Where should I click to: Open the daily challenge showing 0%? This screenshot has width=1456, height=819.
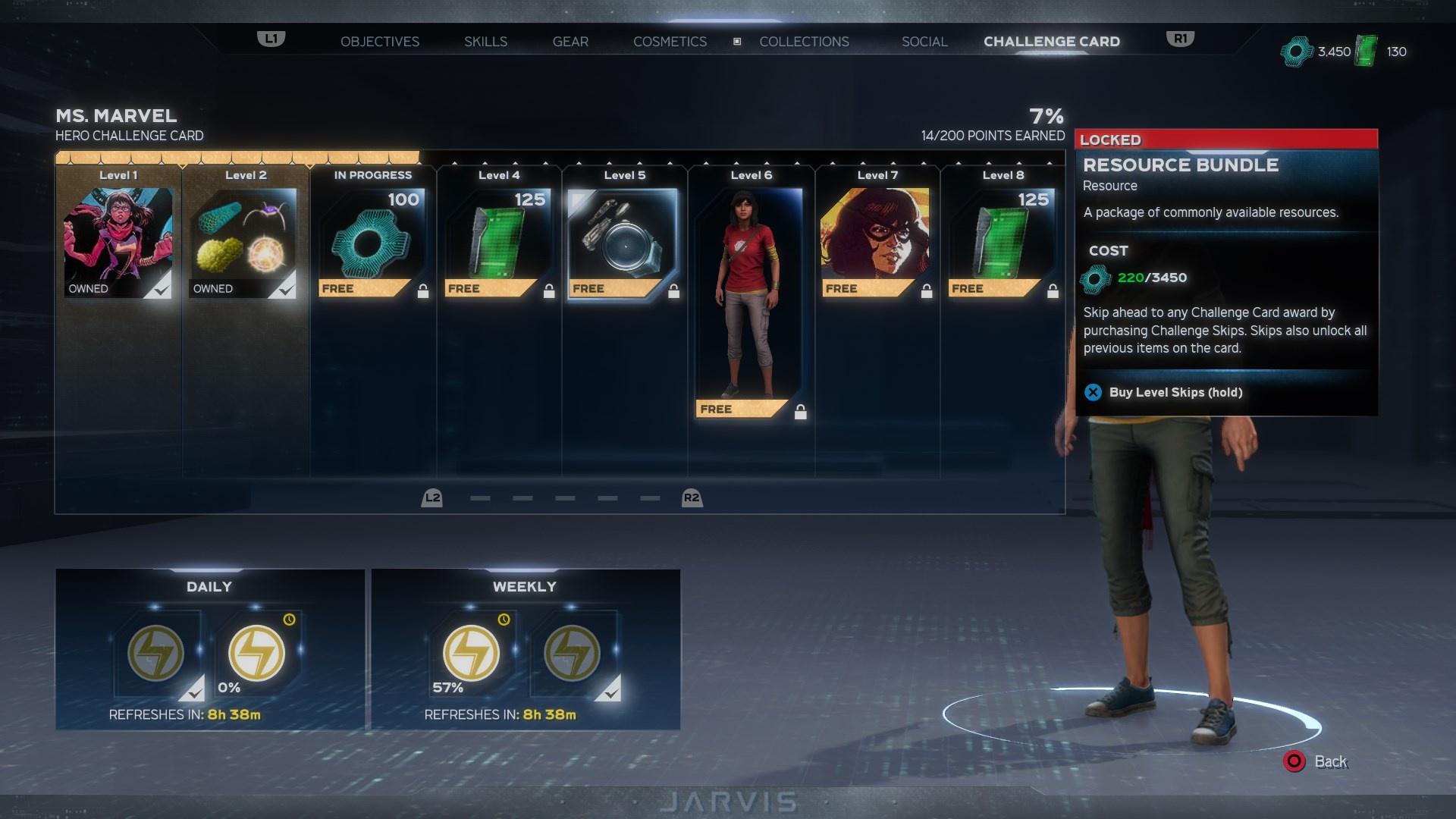pos(257,653)
